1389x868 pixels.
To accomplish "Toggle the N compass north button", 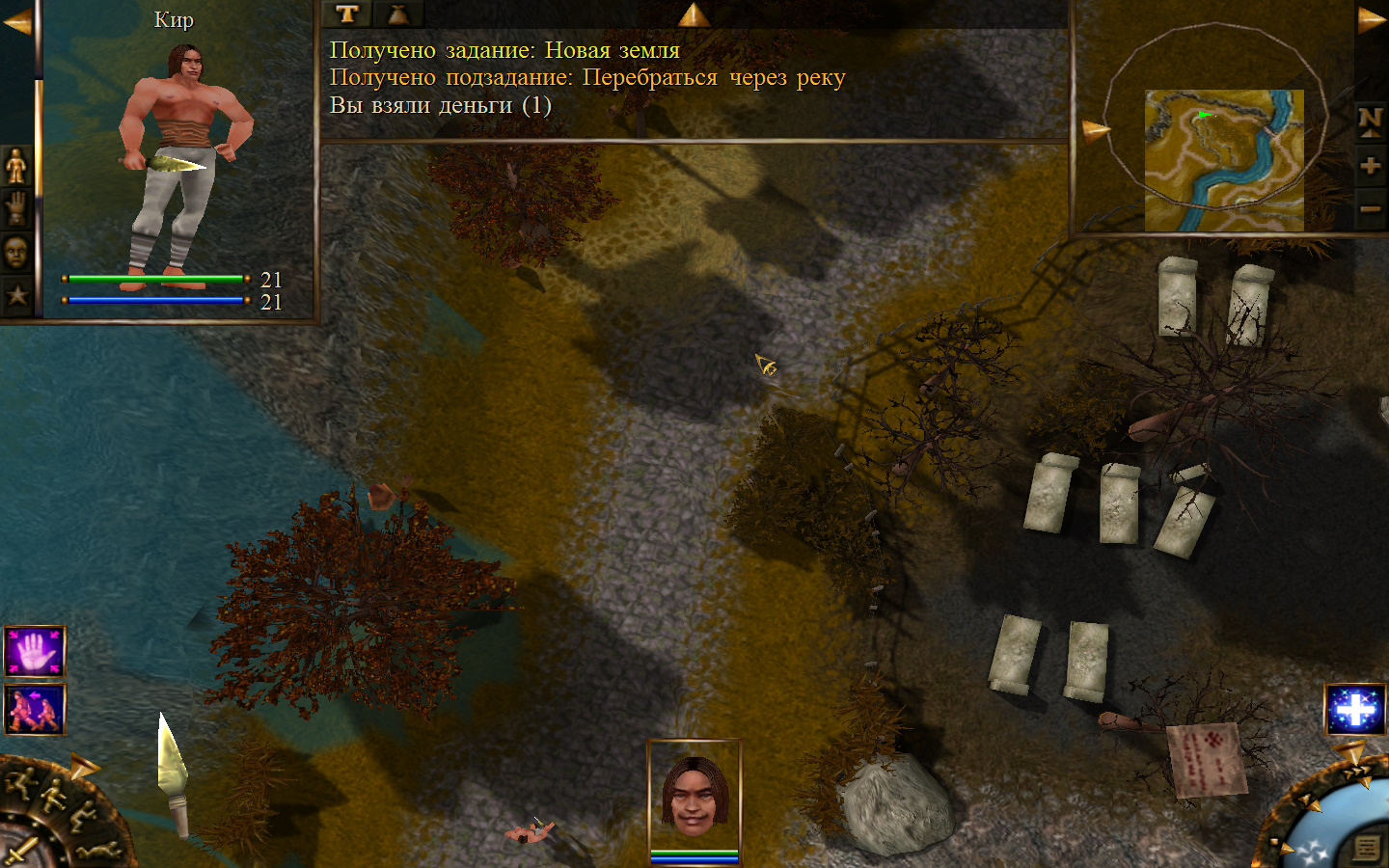I will tap(1370, 121).
